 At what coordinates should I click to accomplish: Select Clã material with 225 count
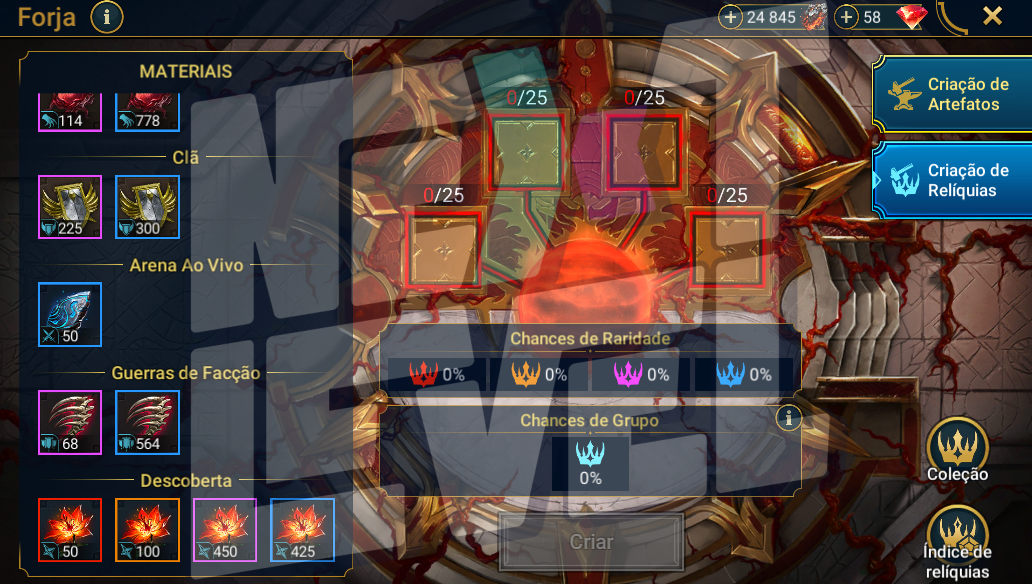click(70, 207)
